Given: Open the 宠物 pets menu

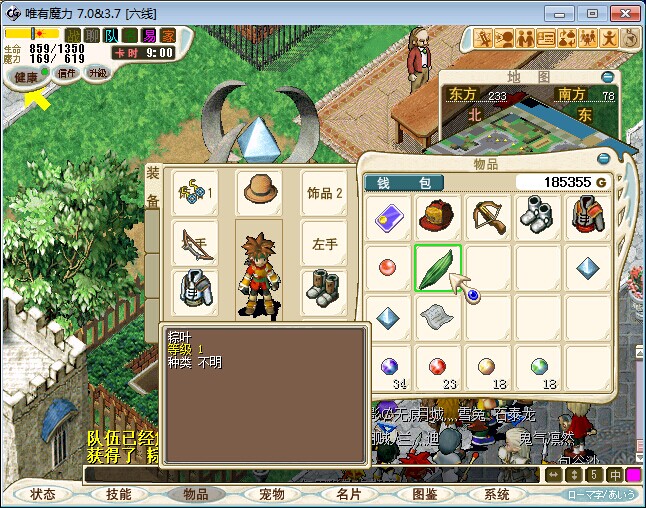Looking at the screenshot, I should click(x=271, y=494).
